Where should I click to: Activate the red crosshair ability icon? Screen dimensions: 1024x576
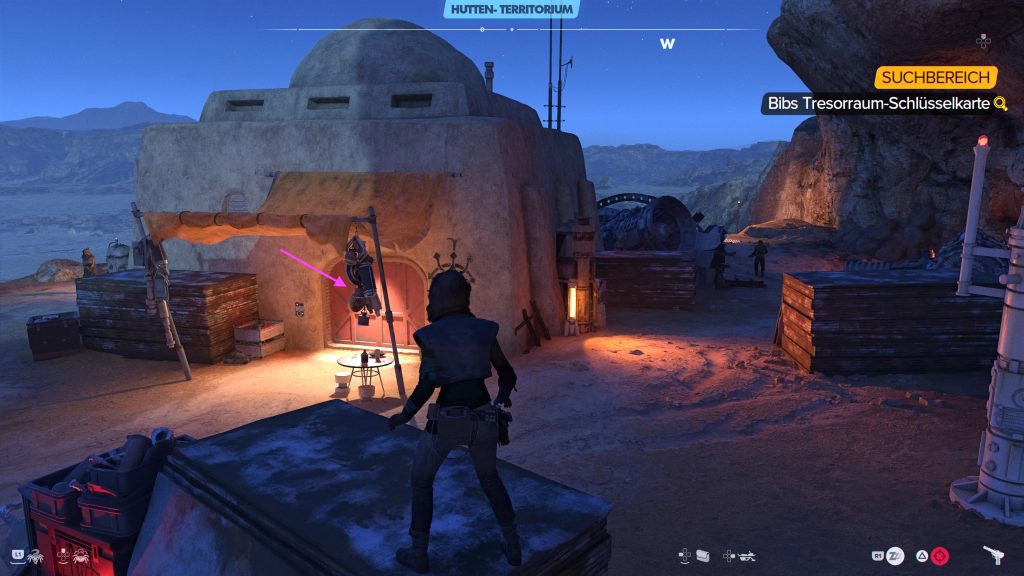[x=940, y=555]
